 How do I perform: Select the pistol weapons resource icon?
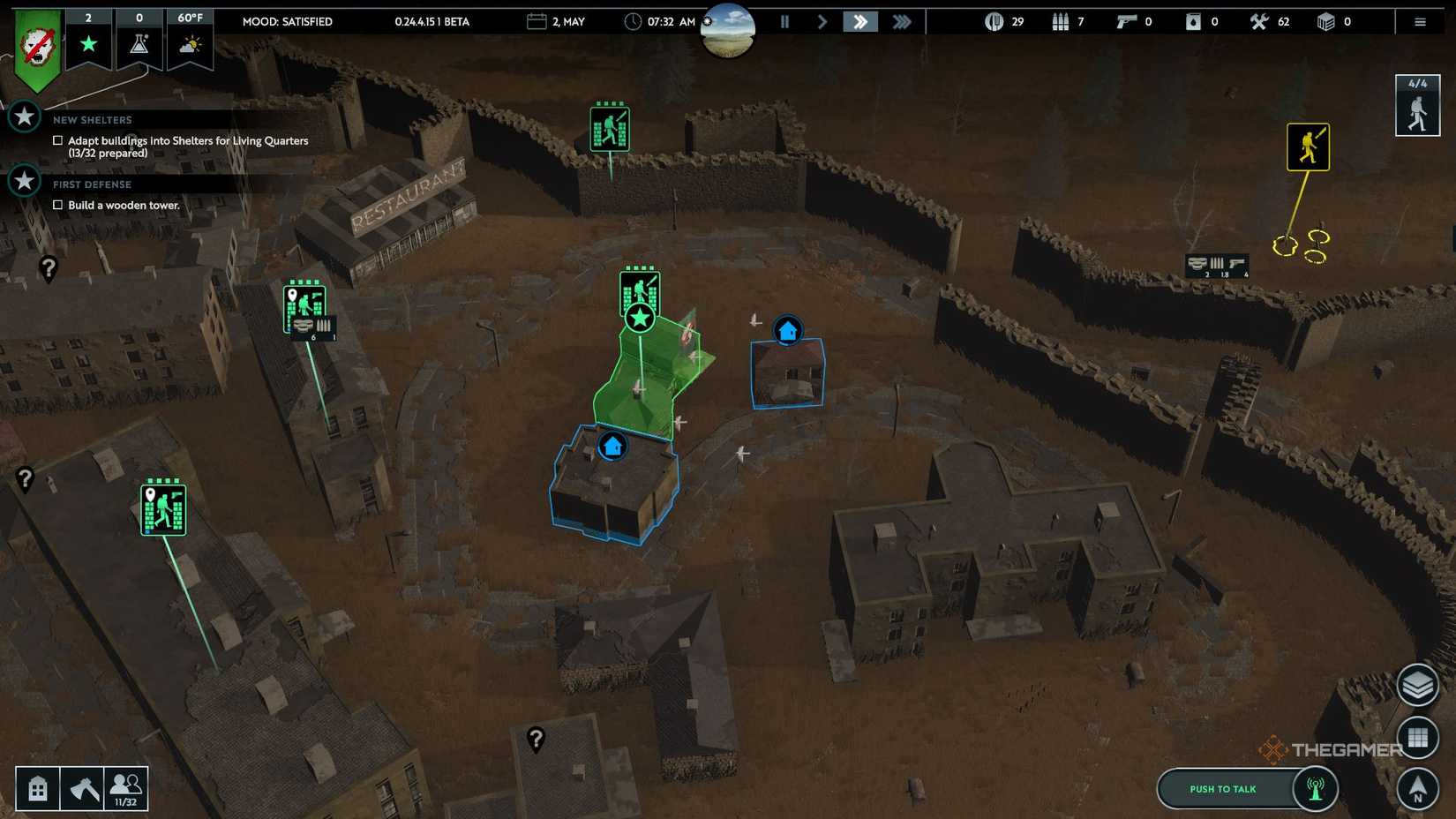[1128, 21]
